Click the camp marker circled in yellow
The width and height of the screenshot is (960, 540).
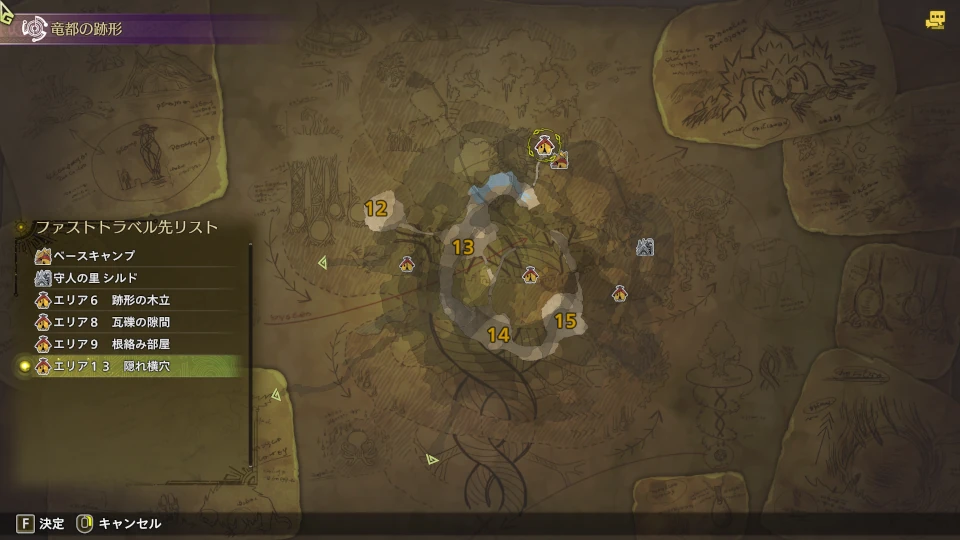click(544, 146)
